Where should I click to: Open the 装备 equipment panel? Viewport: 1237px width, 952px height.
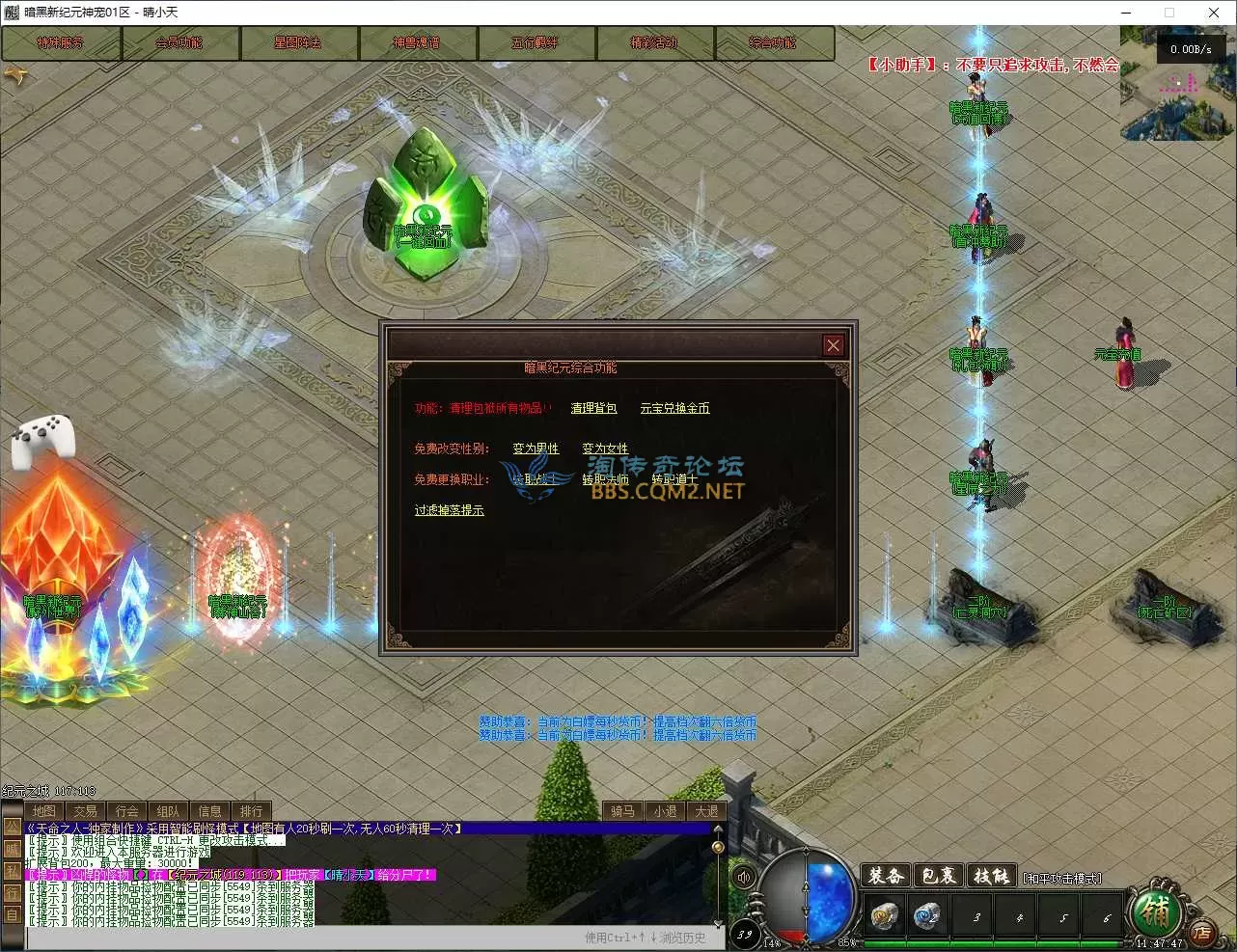point(885,876)
